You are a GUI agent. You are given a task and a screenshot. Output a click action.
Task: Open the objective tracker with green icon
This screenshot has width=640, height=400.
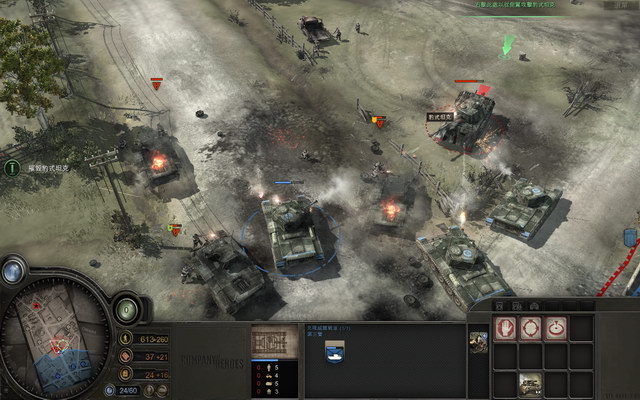12,168
